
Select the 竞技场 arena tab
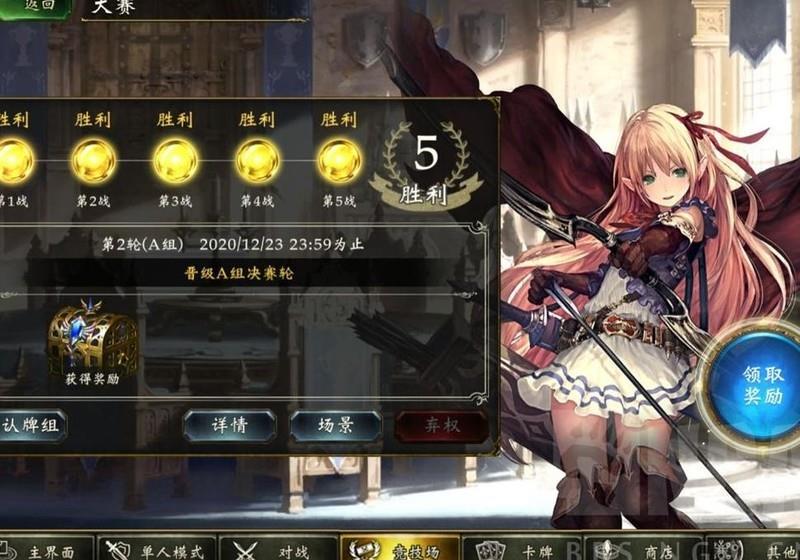pyautogui.click(x=400, y=548)
